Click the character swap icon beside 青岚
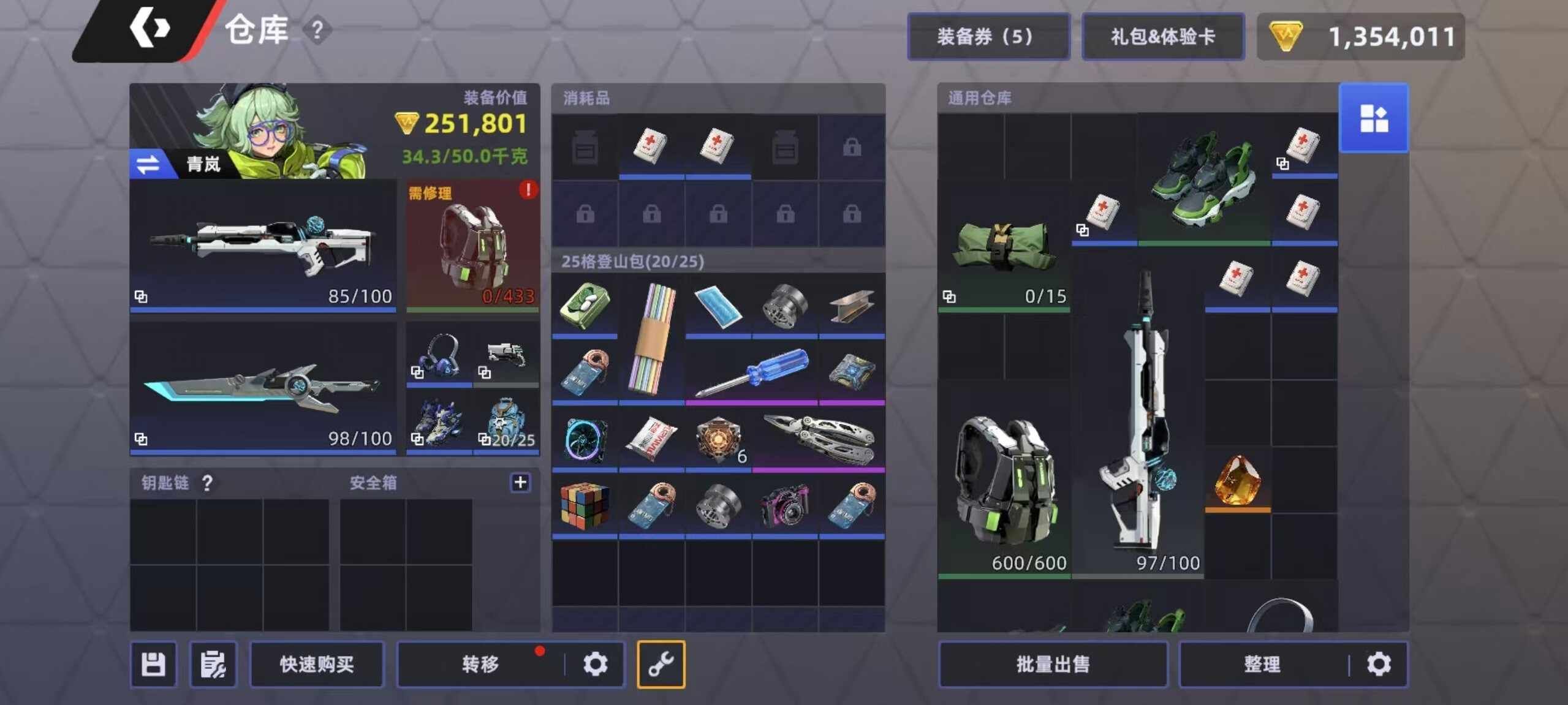Screen dimensions: 1568x705 147,164
